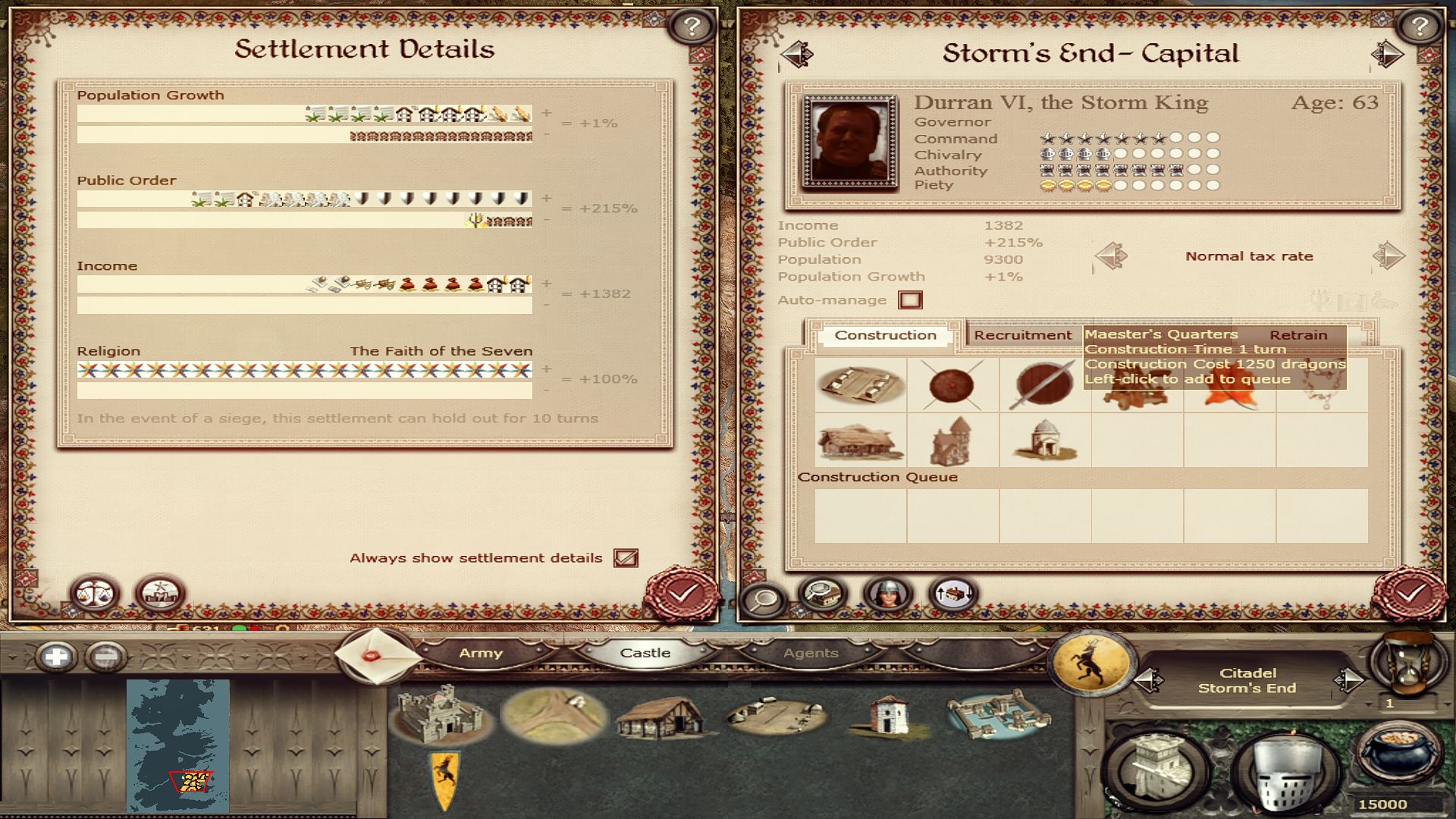This screenshot has height=819, width=1456.
Task: Zoom in the minimap with plus button
Action: pyautogui.click(x=56, y=656)
